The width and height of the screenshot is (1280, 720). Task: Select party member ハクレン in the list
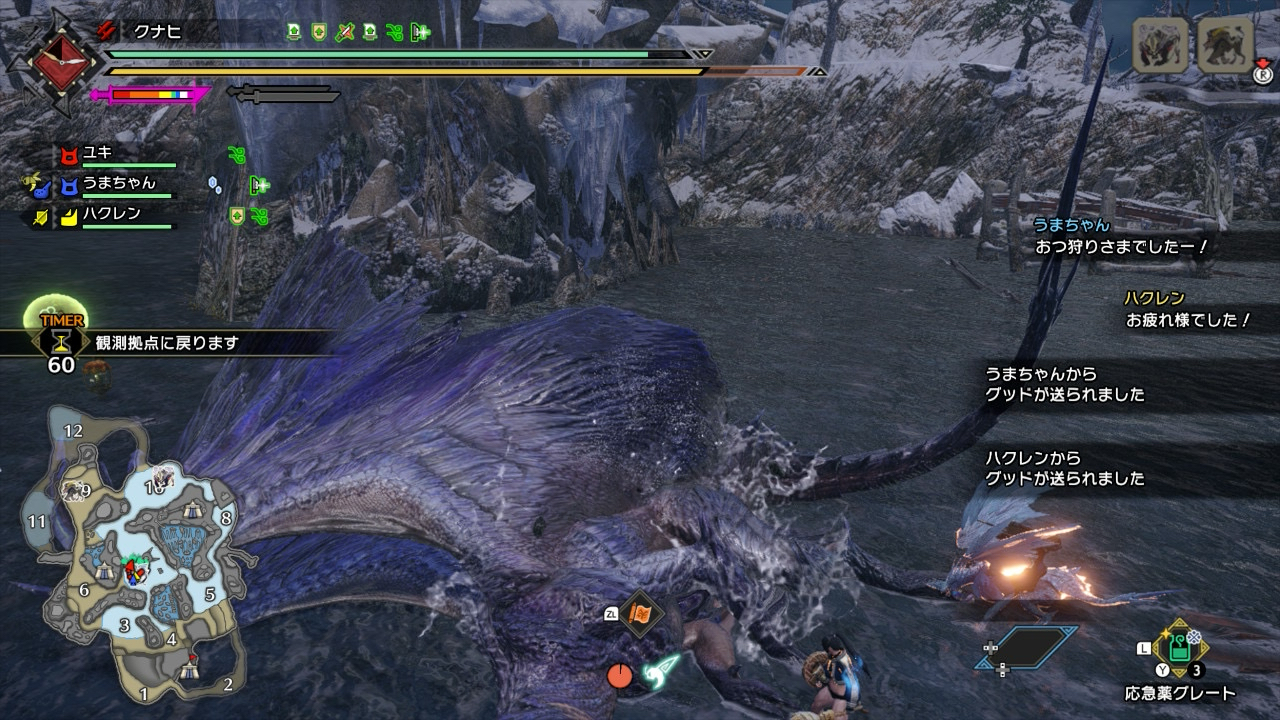[111, 213]
